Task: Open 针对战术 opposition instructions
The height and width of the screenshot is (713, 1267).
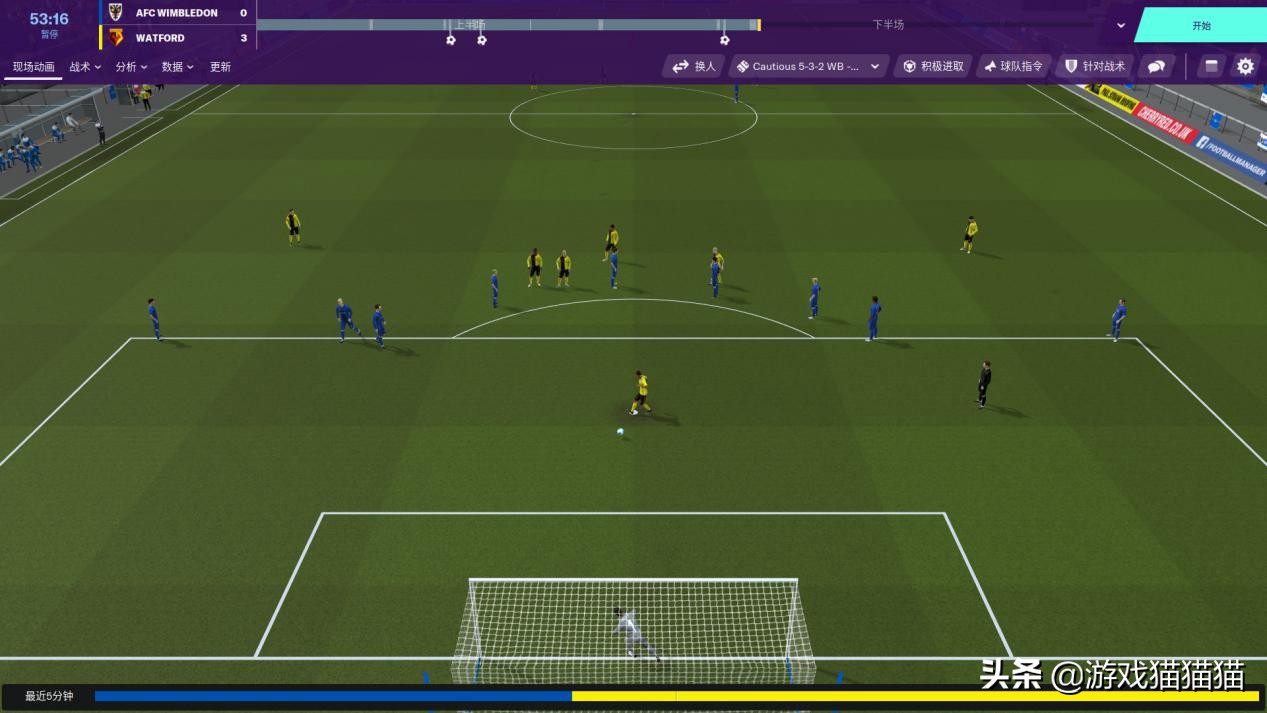Action: coord(1094,66)
